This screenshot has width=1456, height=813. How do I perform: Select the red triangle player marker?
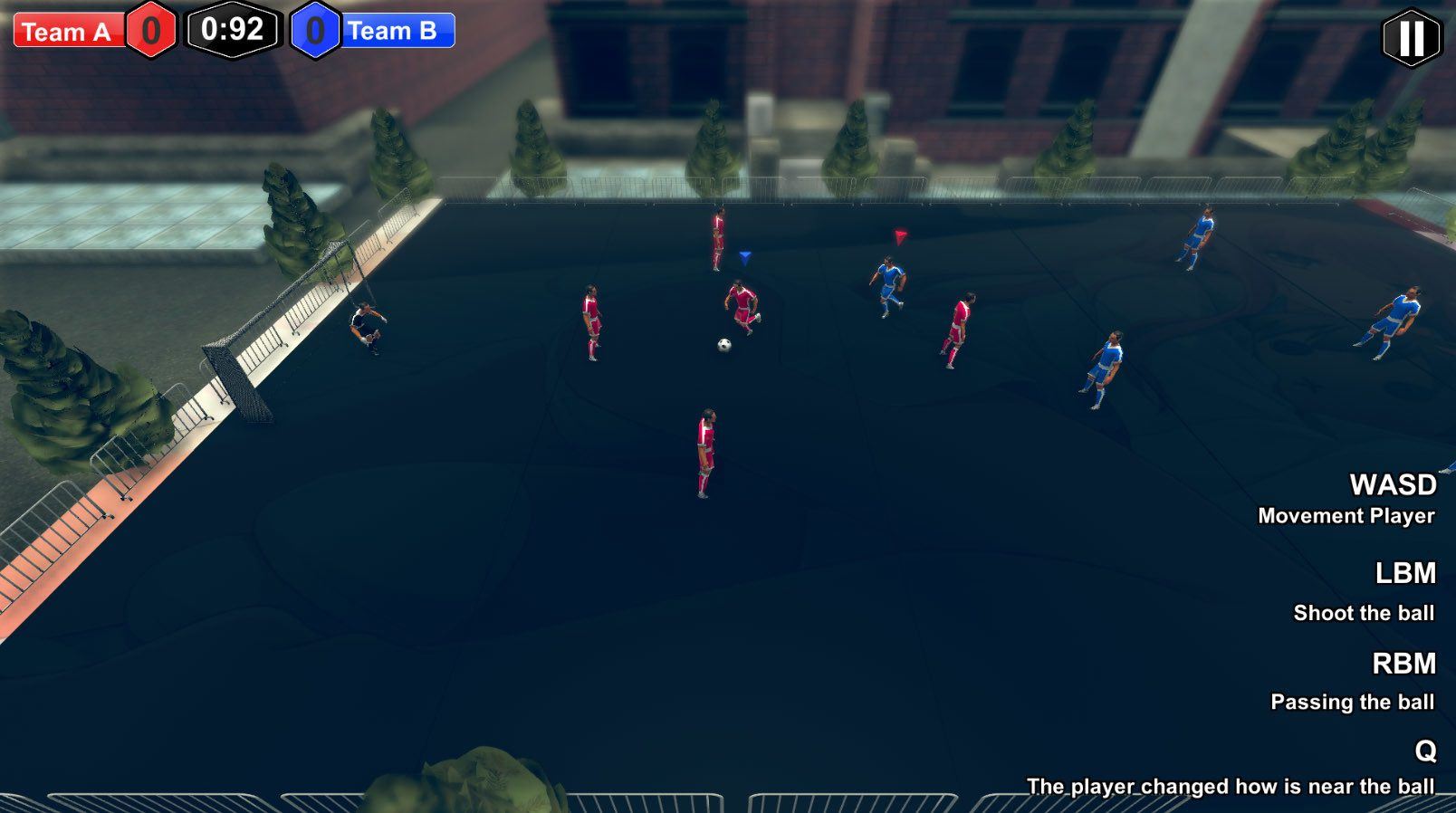point(899,237)
